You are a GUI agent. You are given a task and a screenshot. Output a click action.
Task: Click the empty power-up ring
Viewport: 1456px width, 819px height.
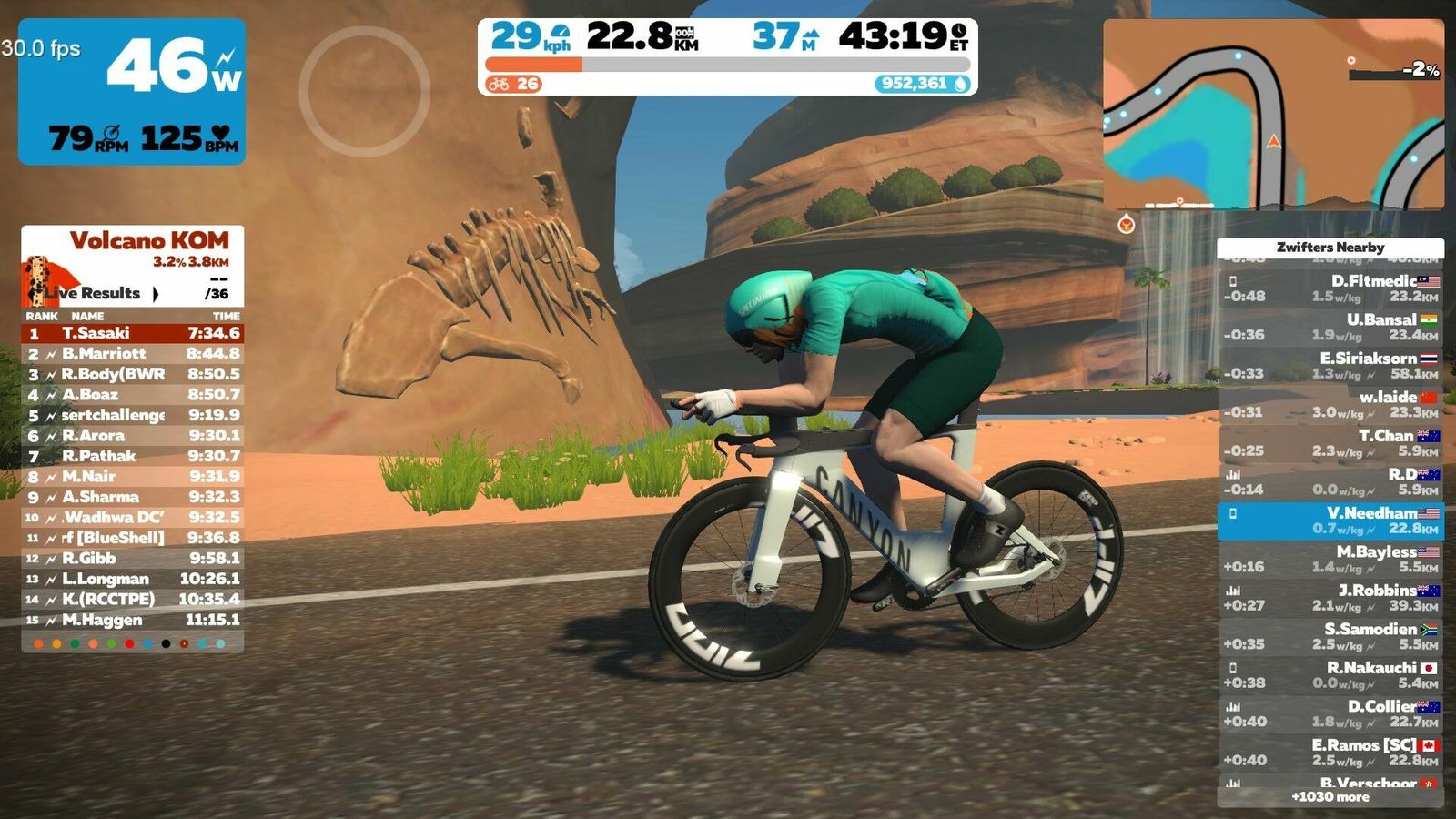(364, 91)
